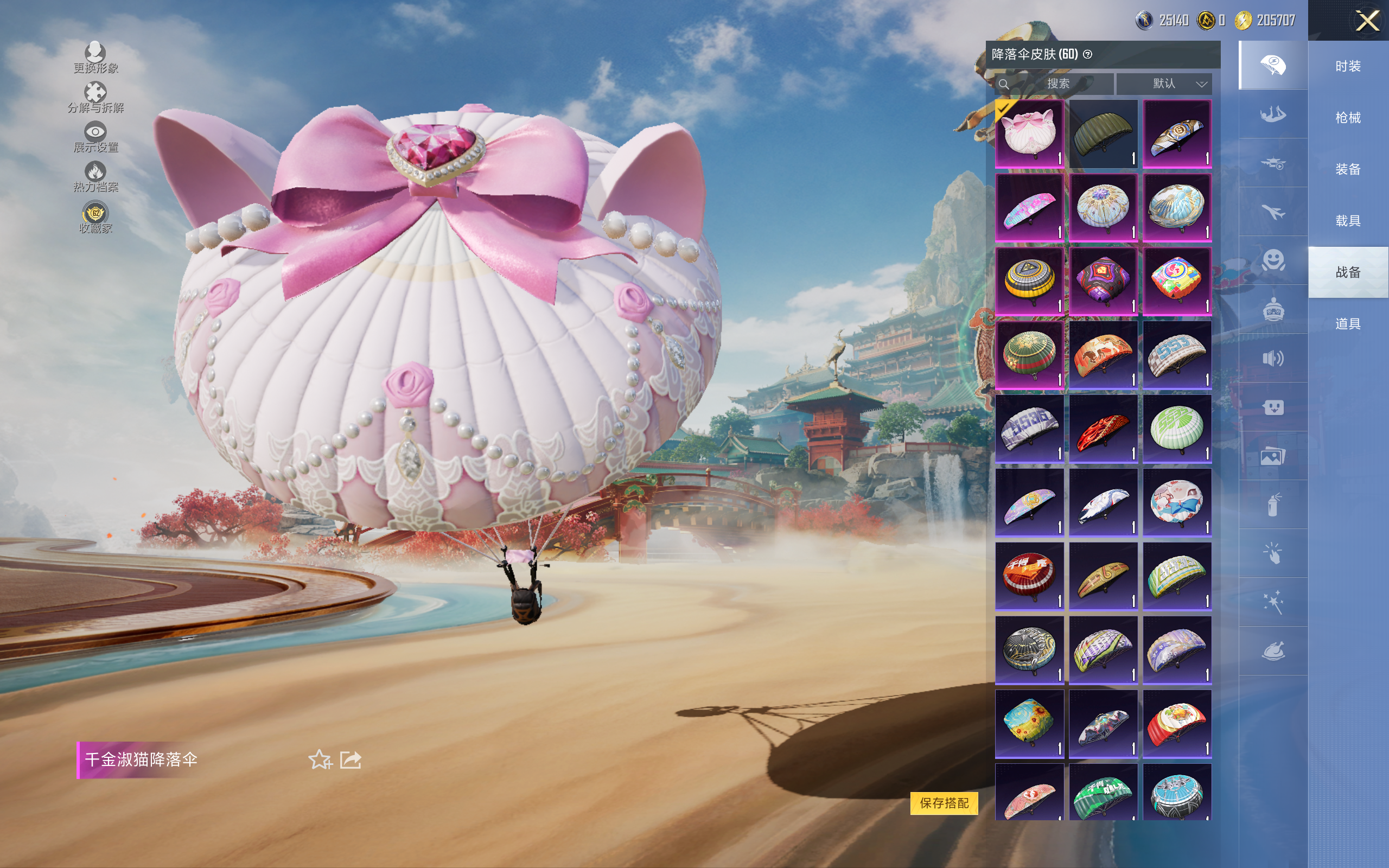Open the 枪械 category
This screenshot has height=868, width=1389.
1348,118
